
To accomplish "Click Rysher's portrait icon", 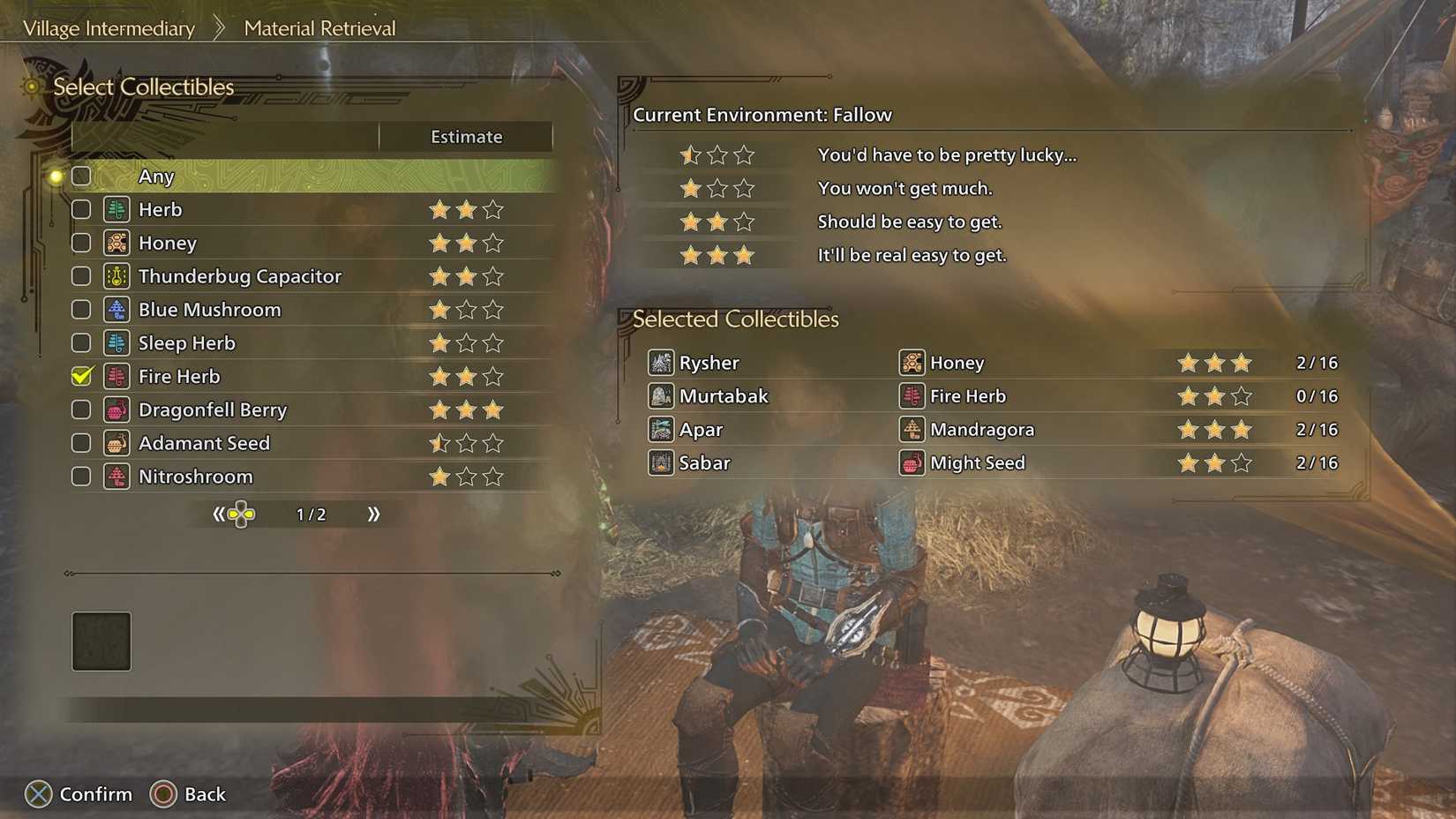I will [x=660, y=363].
